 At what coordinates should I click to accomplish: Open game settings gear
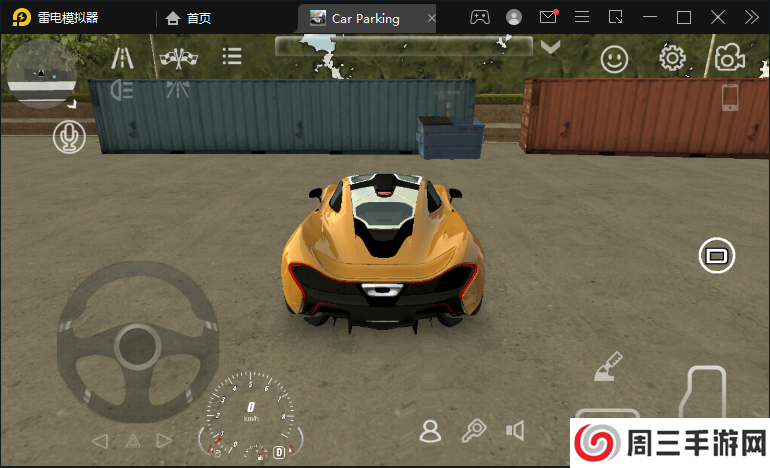pos(672,58)
